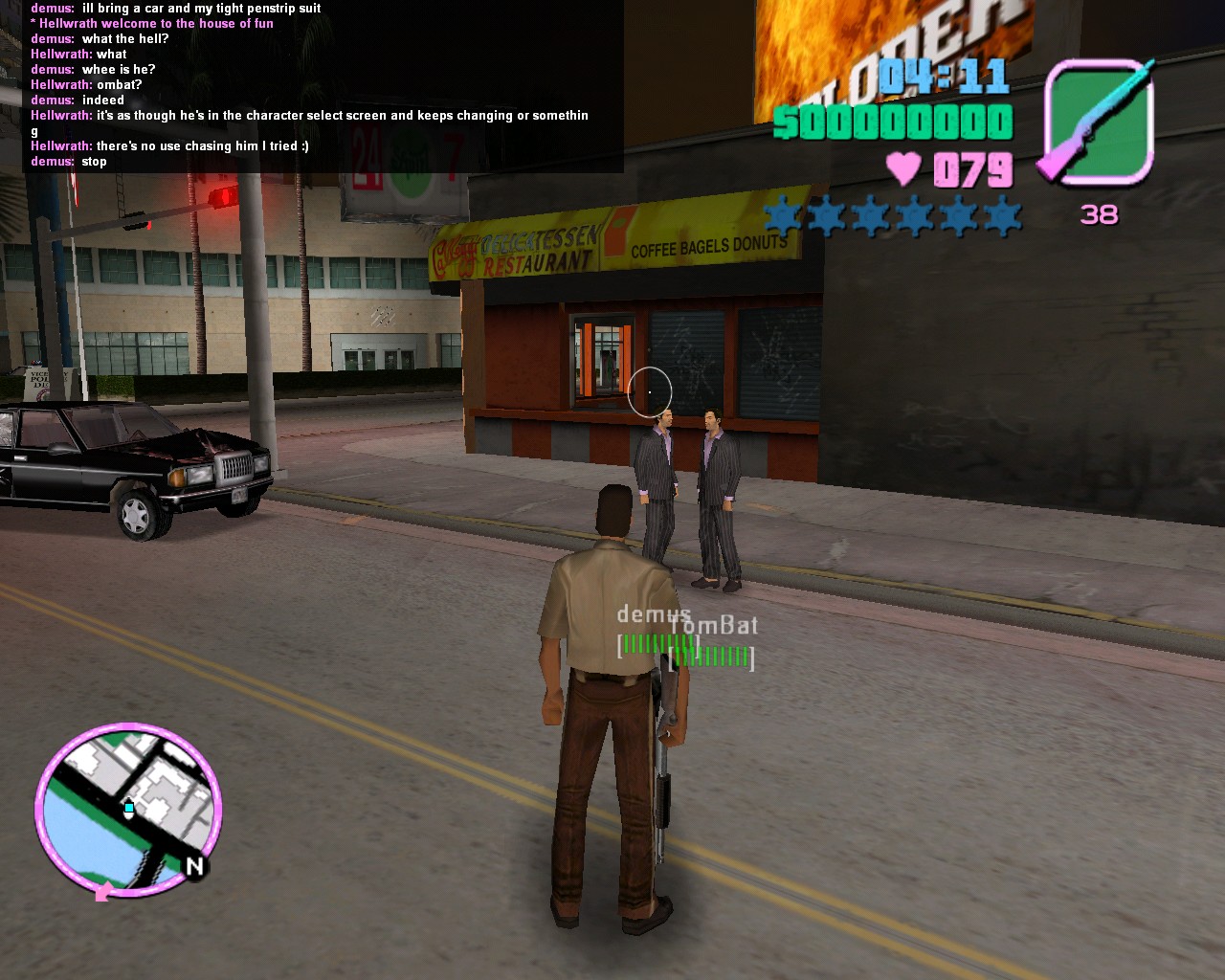1225x980 pixels.
Task: Click the north marker on the radar
Action: pos(195,866)
